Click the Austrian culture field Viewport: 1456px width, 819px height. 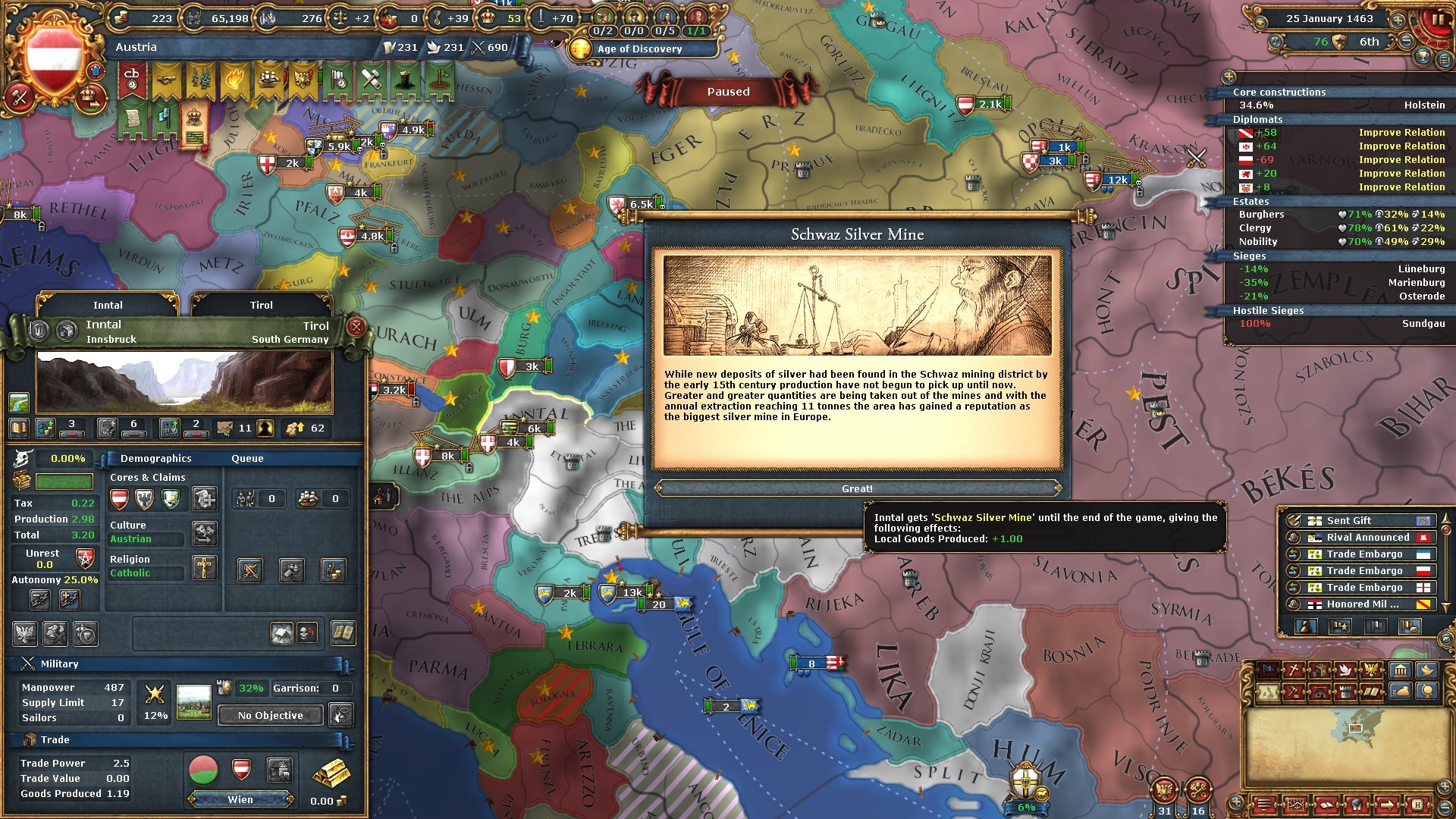[x=146, y=539]
